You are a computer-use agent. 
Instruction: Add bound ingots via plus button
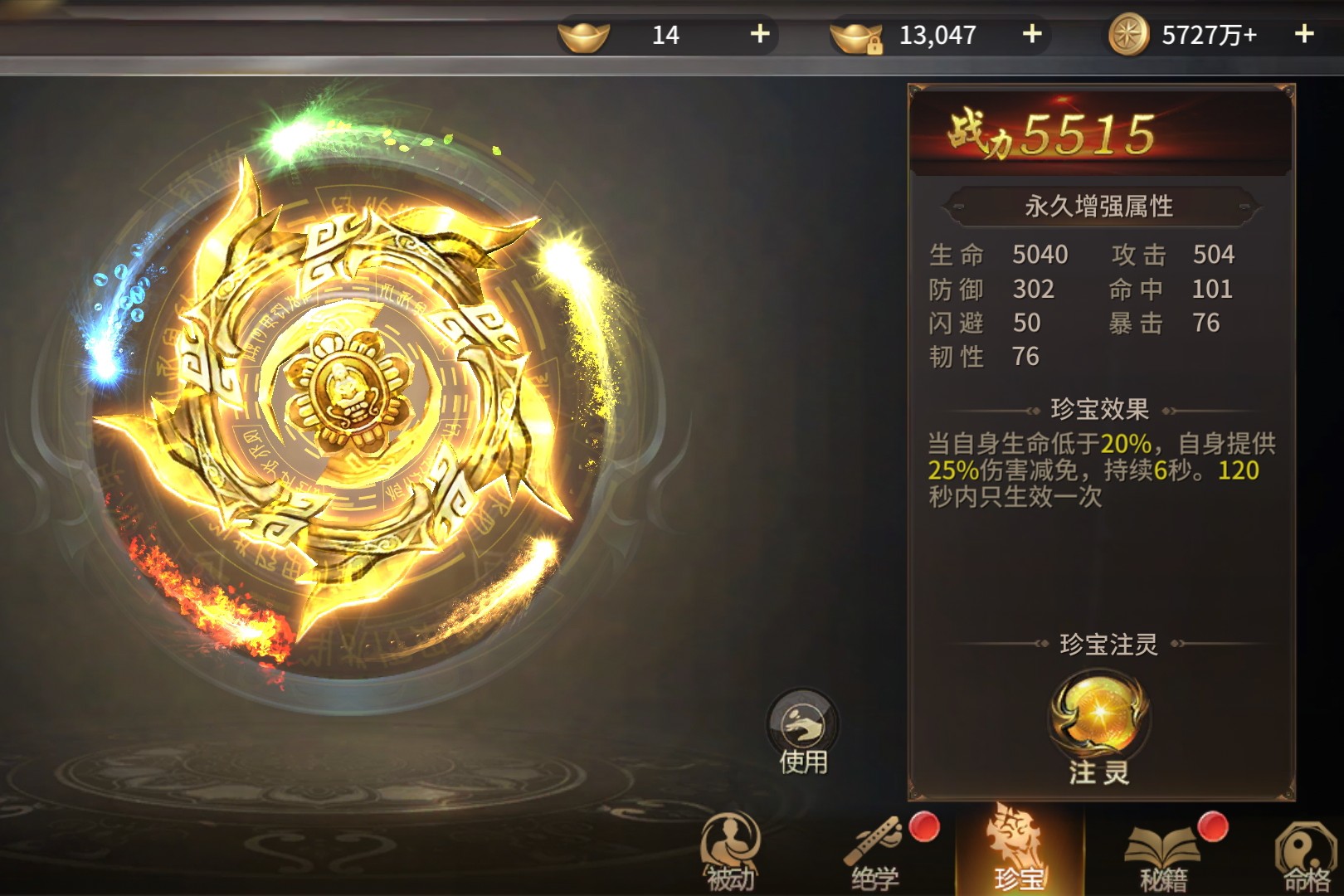point(1031,34)
